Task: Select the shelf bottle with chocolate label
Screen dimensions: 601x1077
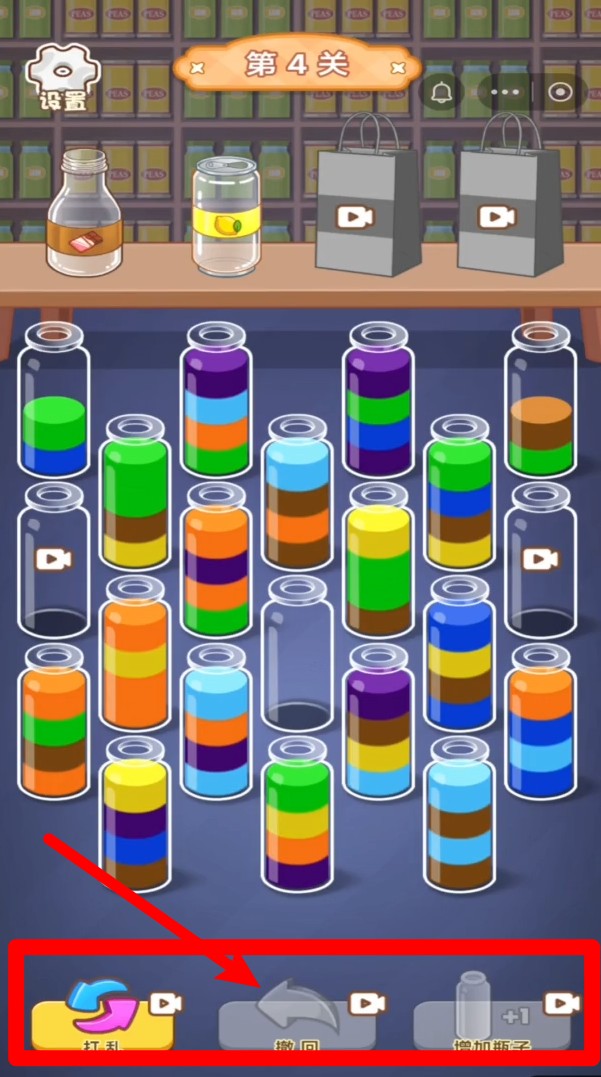Action: coord(84,212)
